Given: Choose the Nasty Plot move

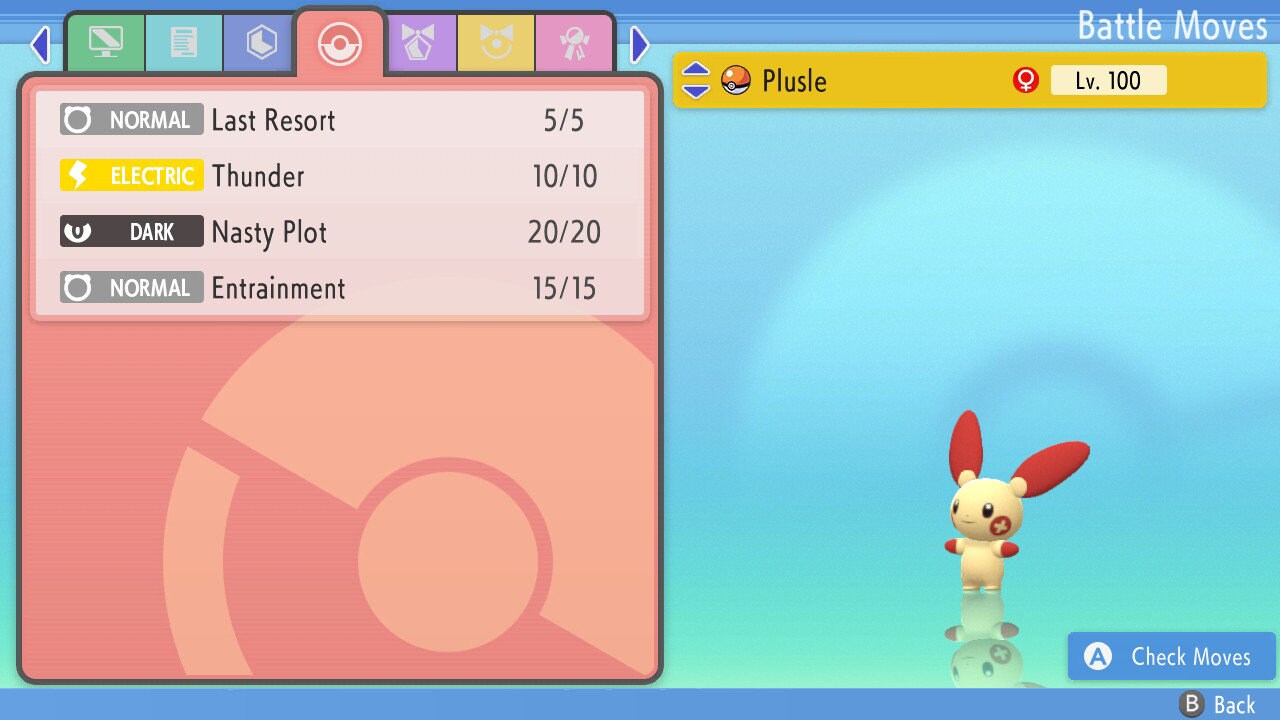Looking at the screenshot, I should [x=340, y=233].
